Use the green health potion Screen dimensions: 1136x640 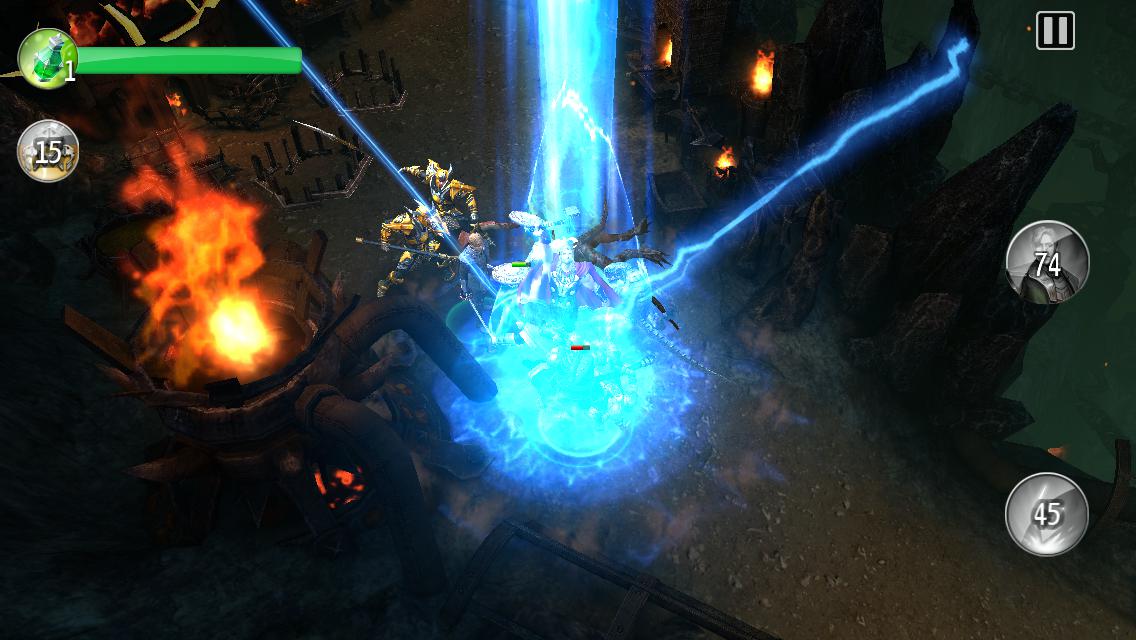[45, 58]
